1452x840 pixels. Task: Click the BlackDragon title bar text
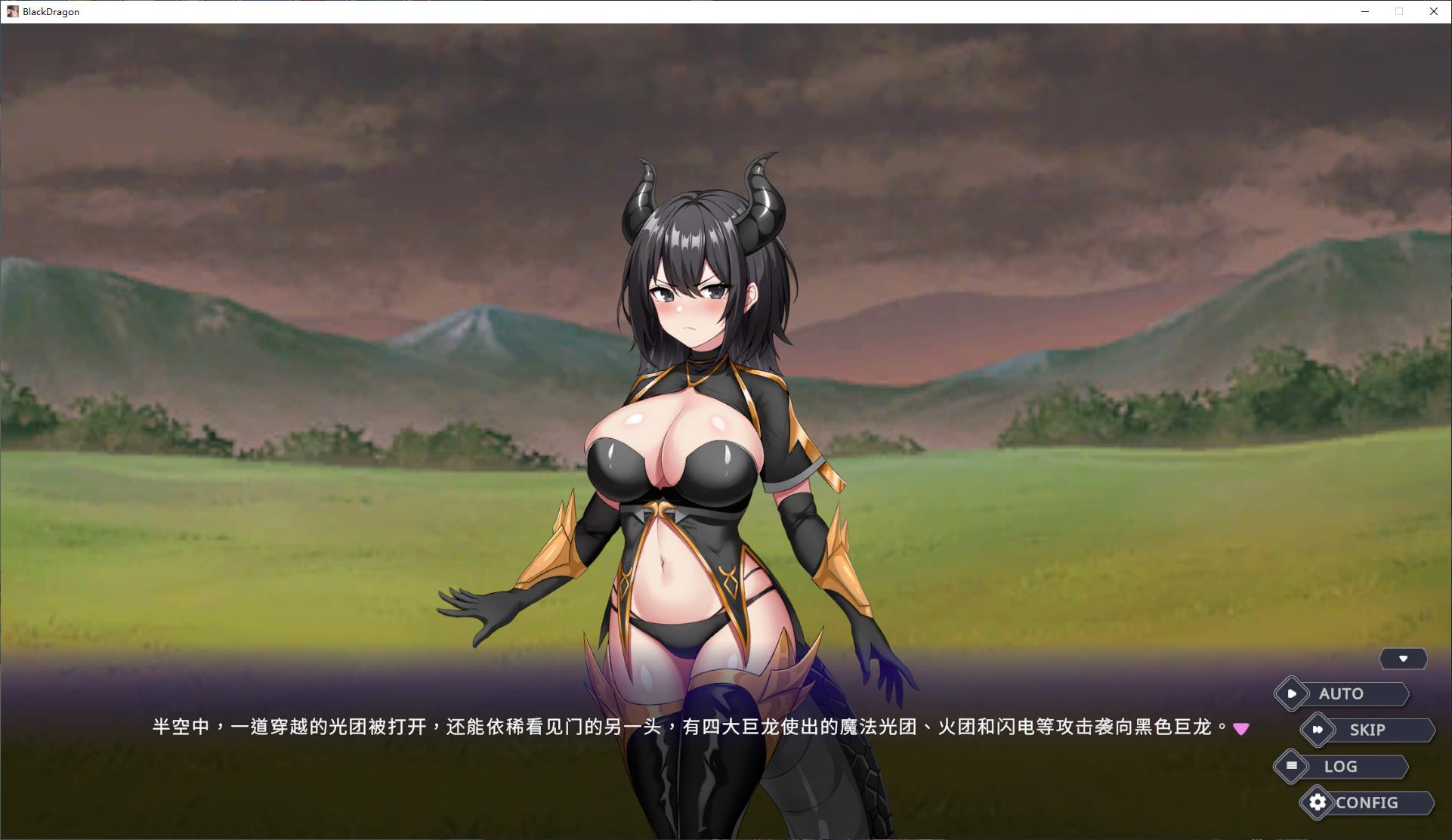(51, 11)
